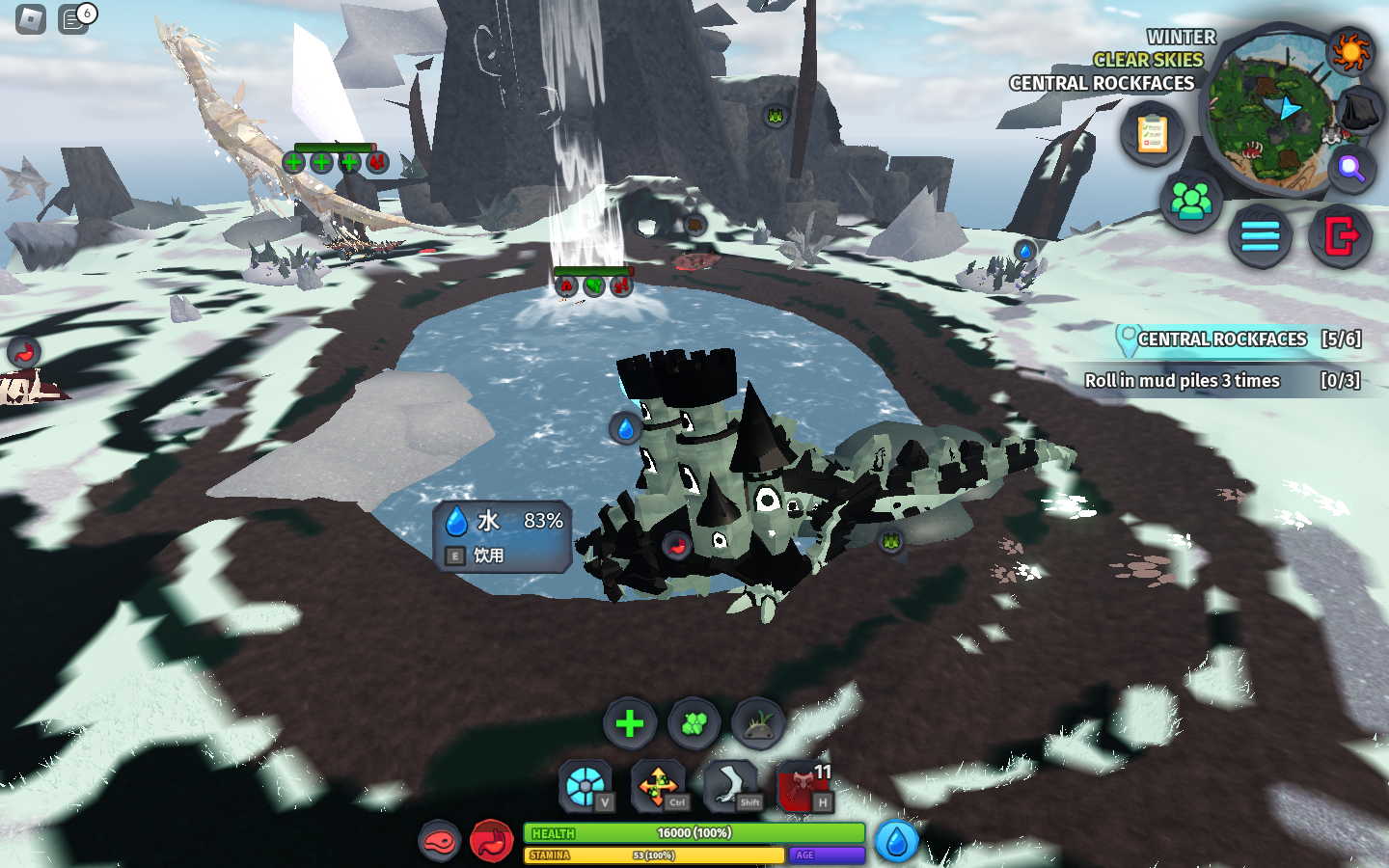Screen dimensions: 1389x868
Task: Select the Central Rockfaces quest tracker
Action: pos(1239,339)
